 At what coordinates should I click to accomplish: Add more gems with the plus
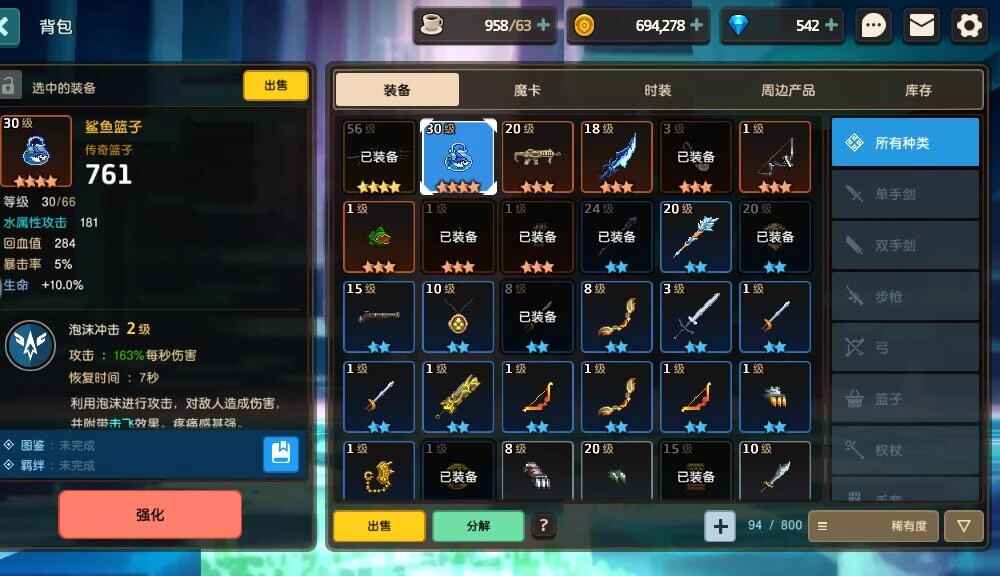point(832,26)
